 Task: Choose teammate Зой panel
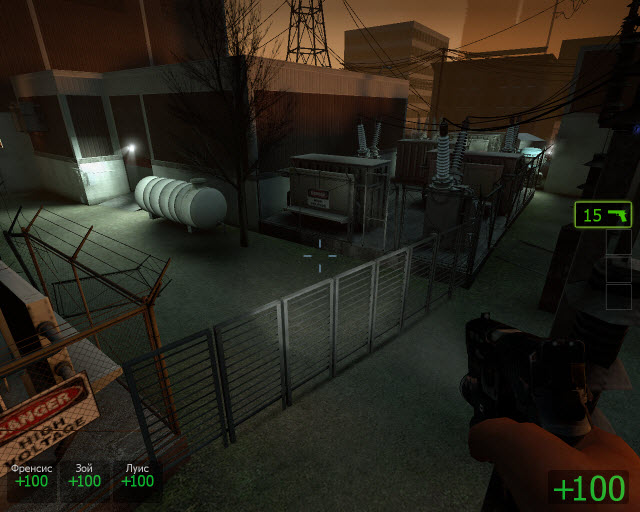tap(84, 476)
